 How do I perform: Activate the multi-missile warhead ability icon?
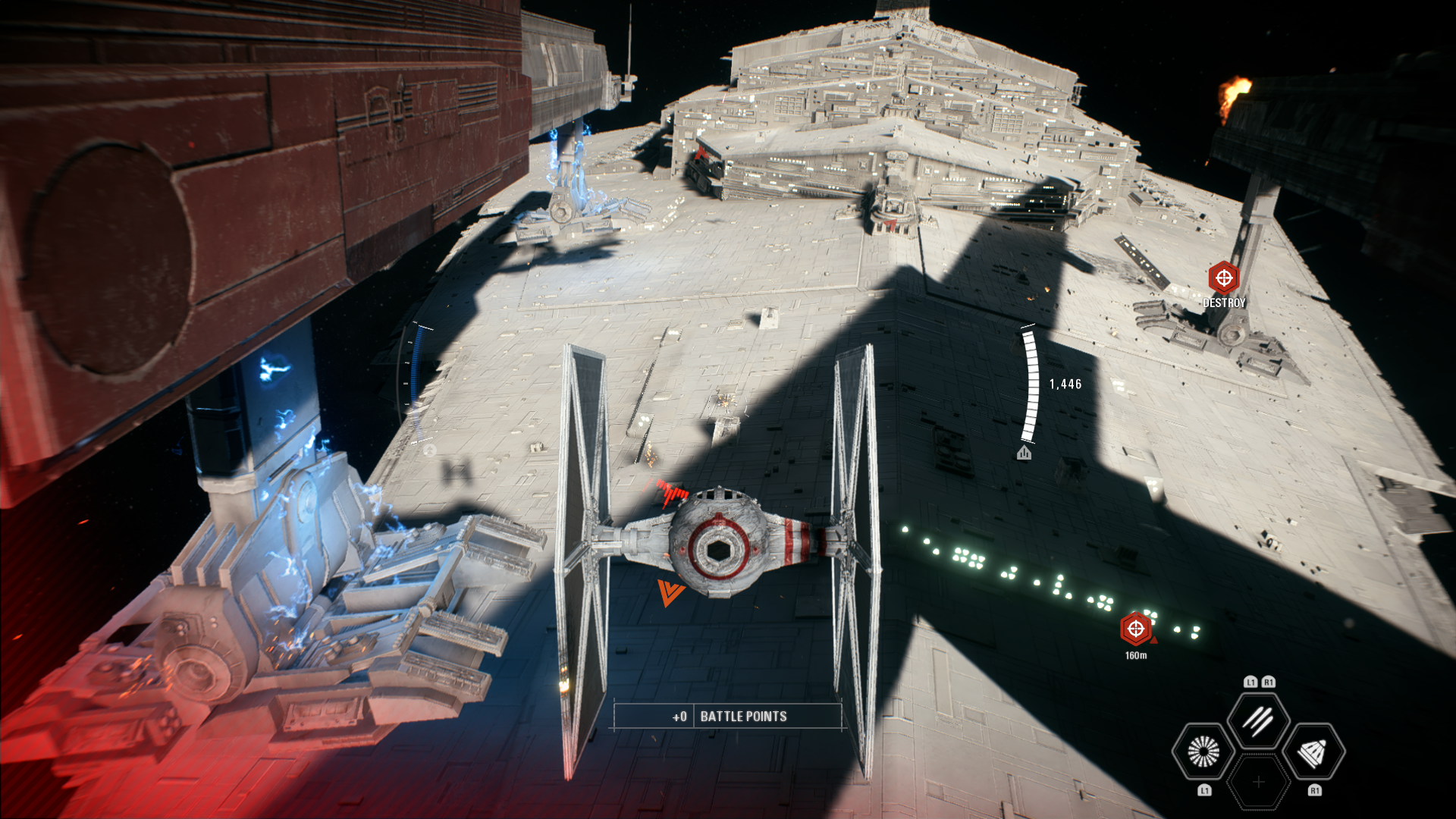point(1313,752)
